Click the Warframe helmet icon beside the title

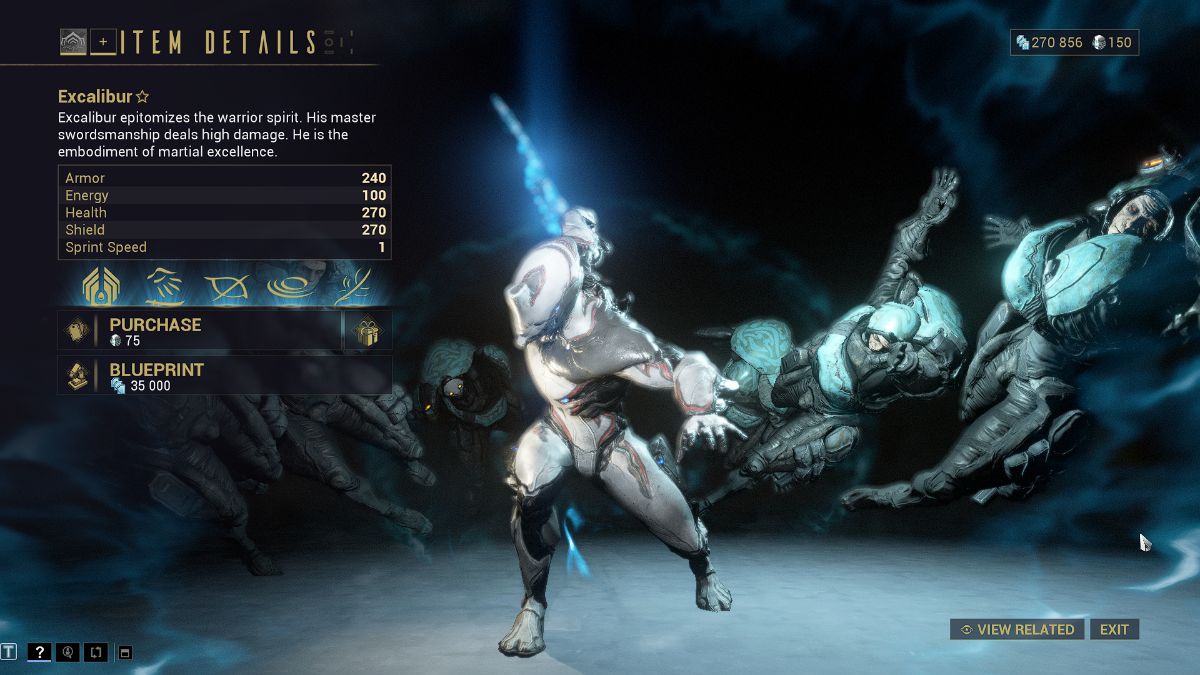point(73,42)
